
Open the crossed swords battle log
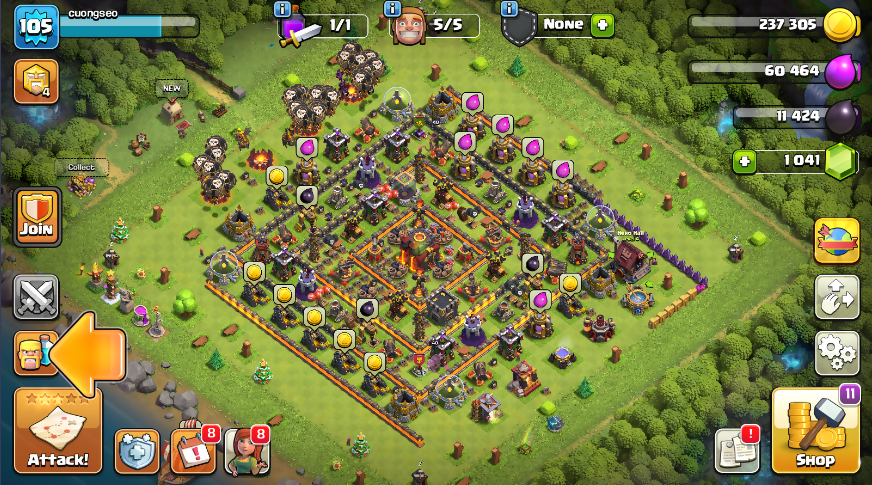(x=37, y=296)
